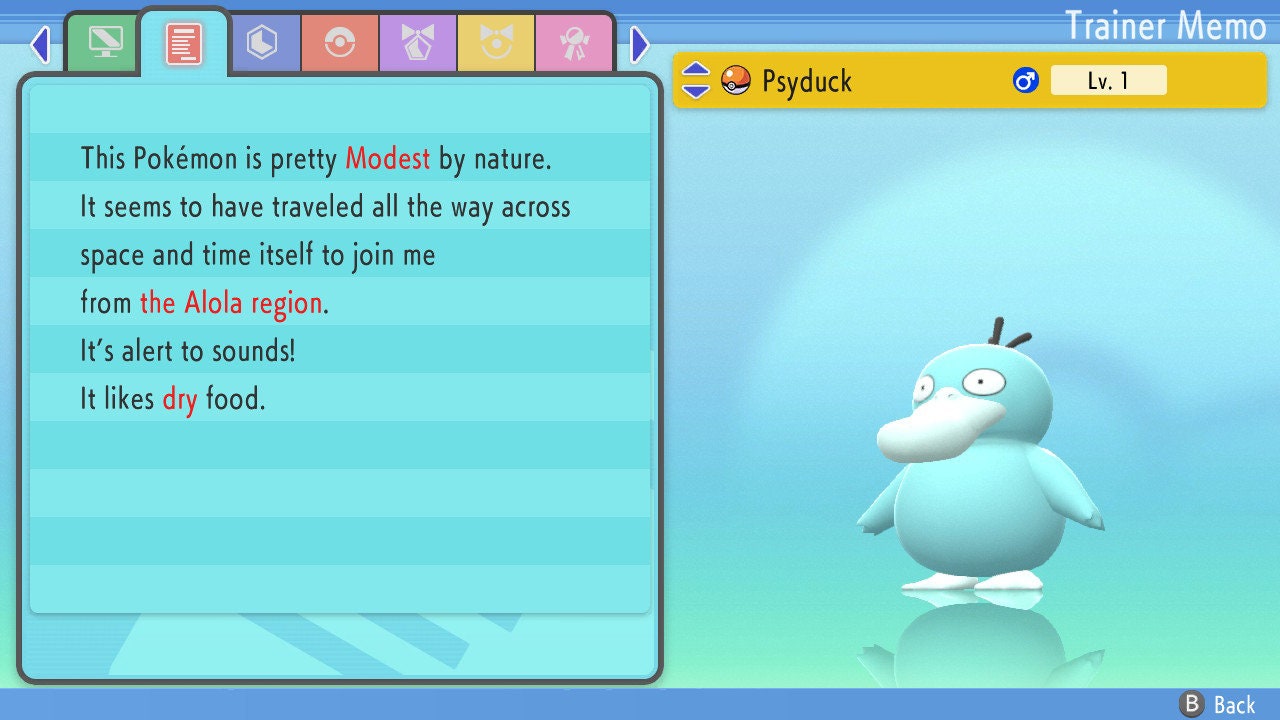Show the yellow bow and ball tab
1280x720 pixels.
pyautogui.click(x=495, y=43)
